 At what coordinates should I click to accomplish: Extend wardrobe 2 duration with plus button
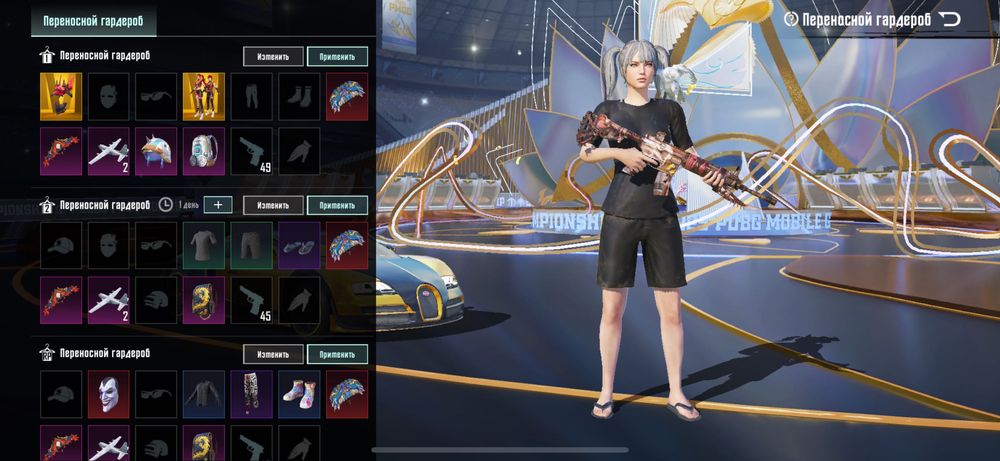[218, 205]
